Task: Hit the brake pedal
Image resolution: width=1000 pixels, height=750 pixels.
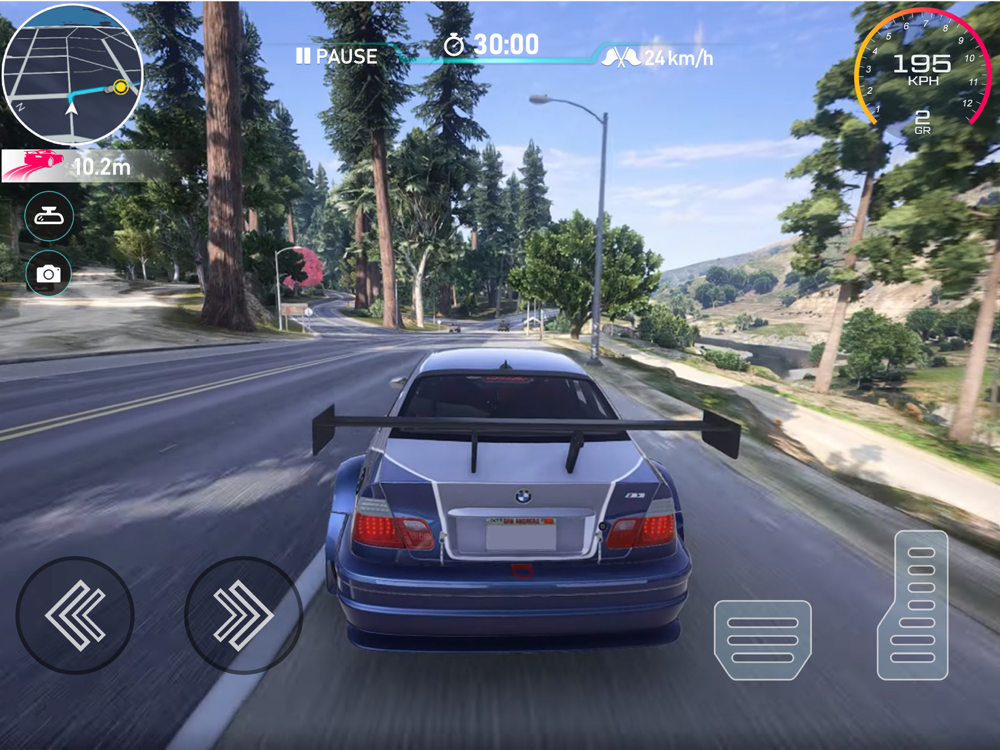Action: (762, 640)
